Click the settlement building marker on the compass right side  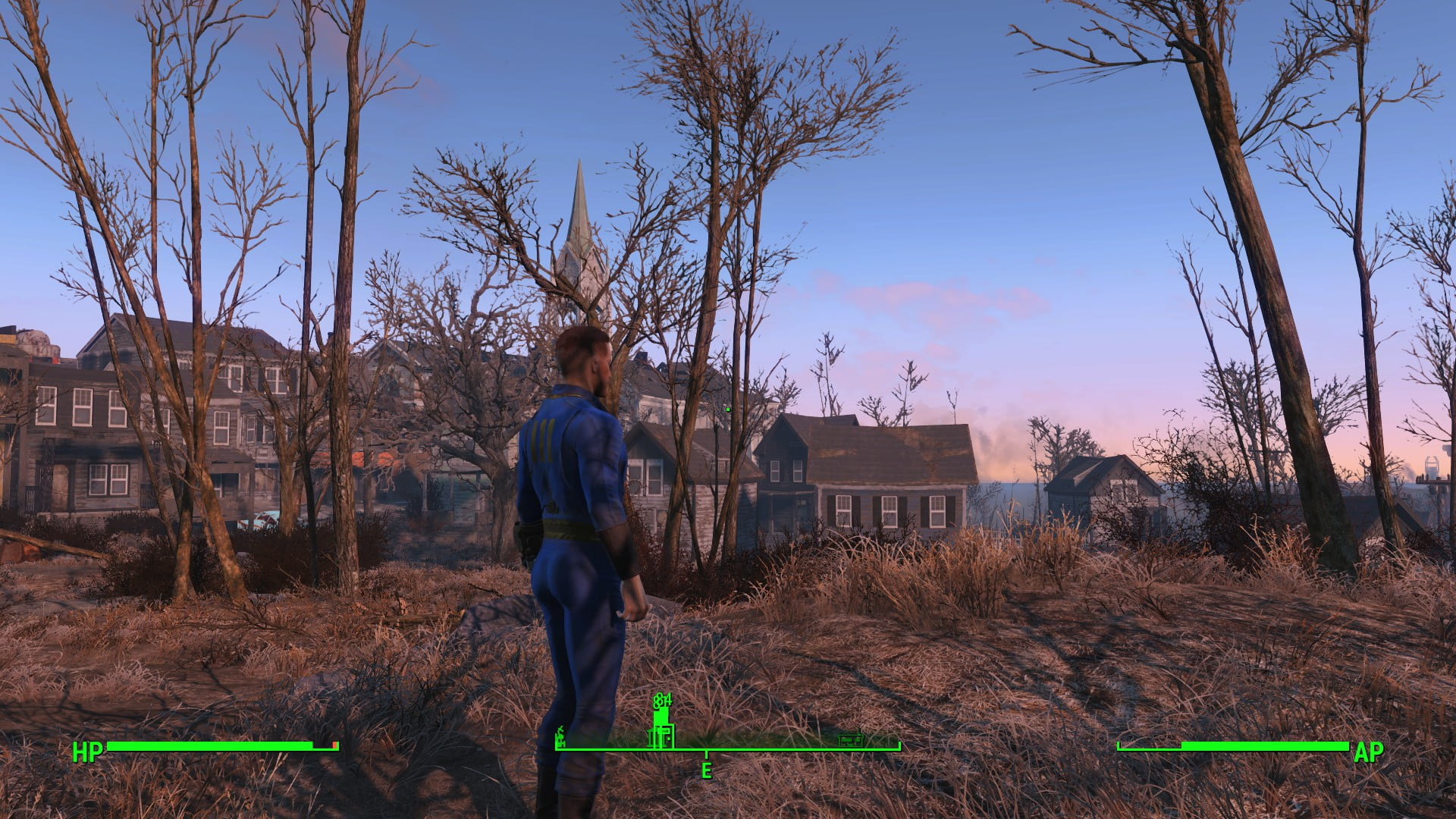[x=852, y=739]
